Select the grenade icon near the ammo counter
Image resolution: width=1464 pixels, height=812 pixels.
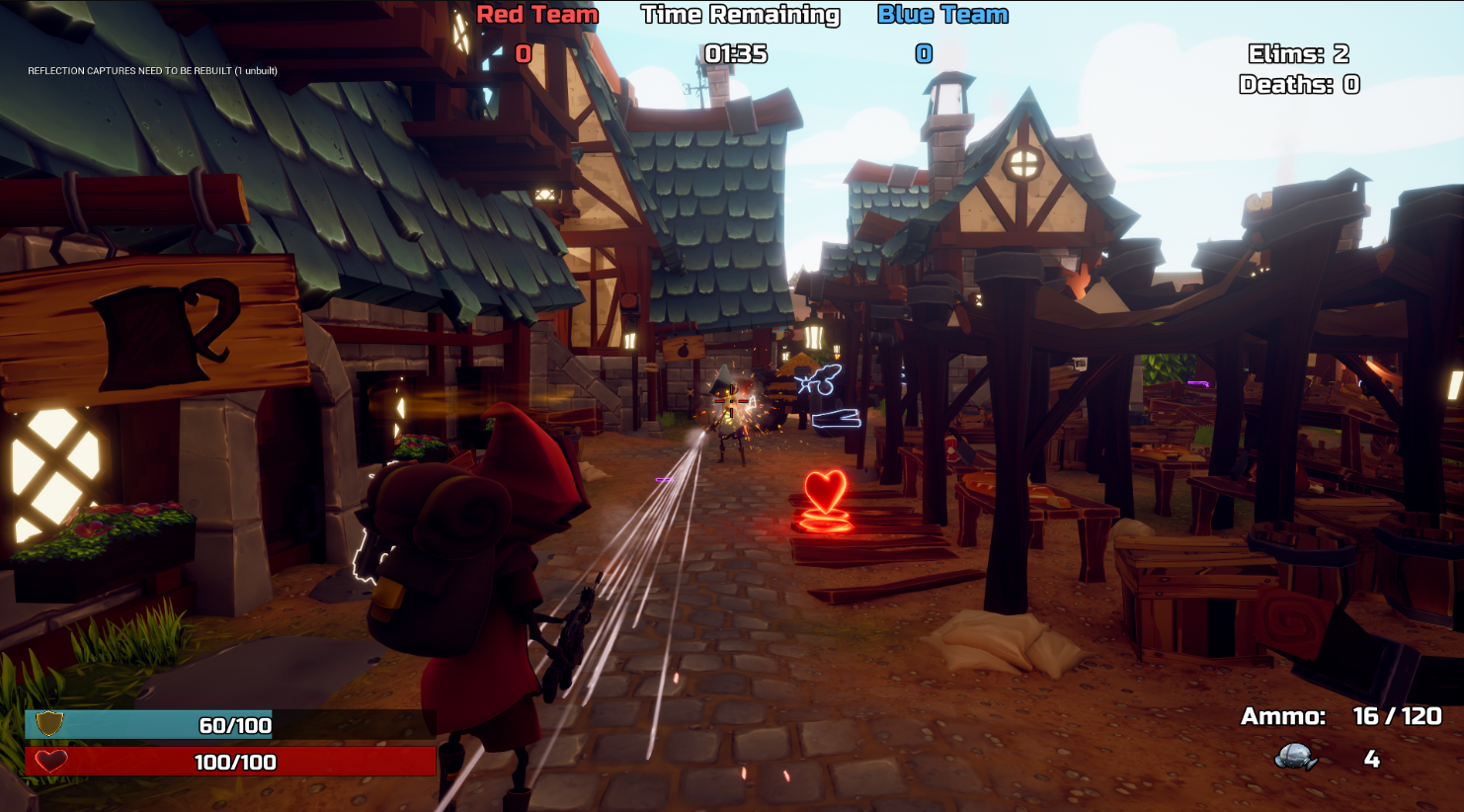point(1296,758)
